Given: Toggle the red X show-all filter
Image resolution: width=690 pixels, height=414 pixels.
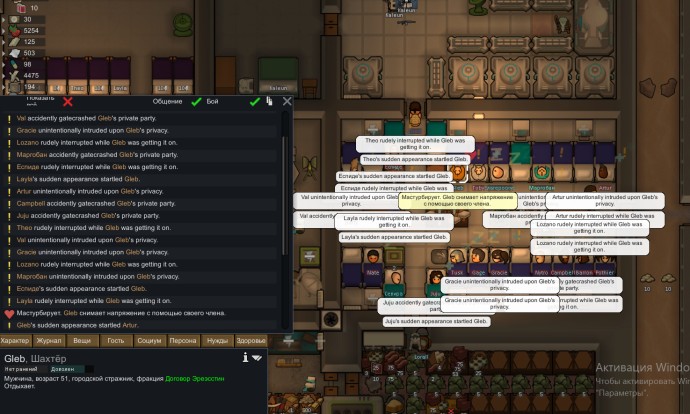Looking at the screenshot, I should pos(68,101).
